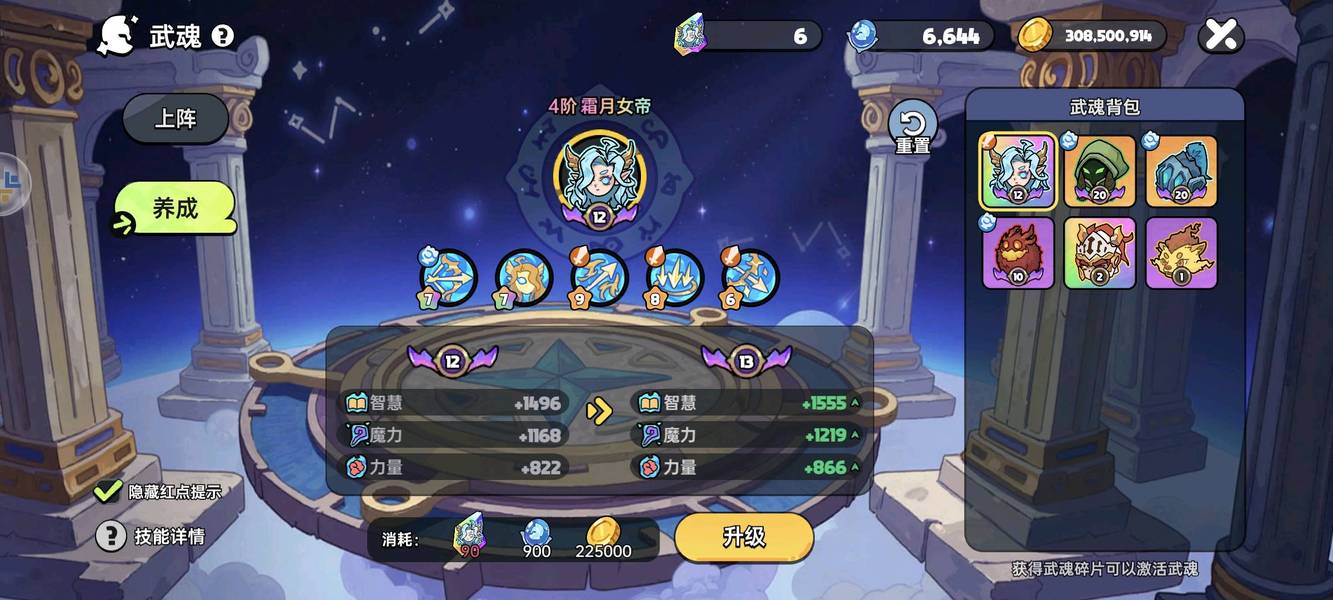This screenshot has height=600, width=1333.
Task: Select the red furry monster soul, level 10
Action: tap(1018, 253)
